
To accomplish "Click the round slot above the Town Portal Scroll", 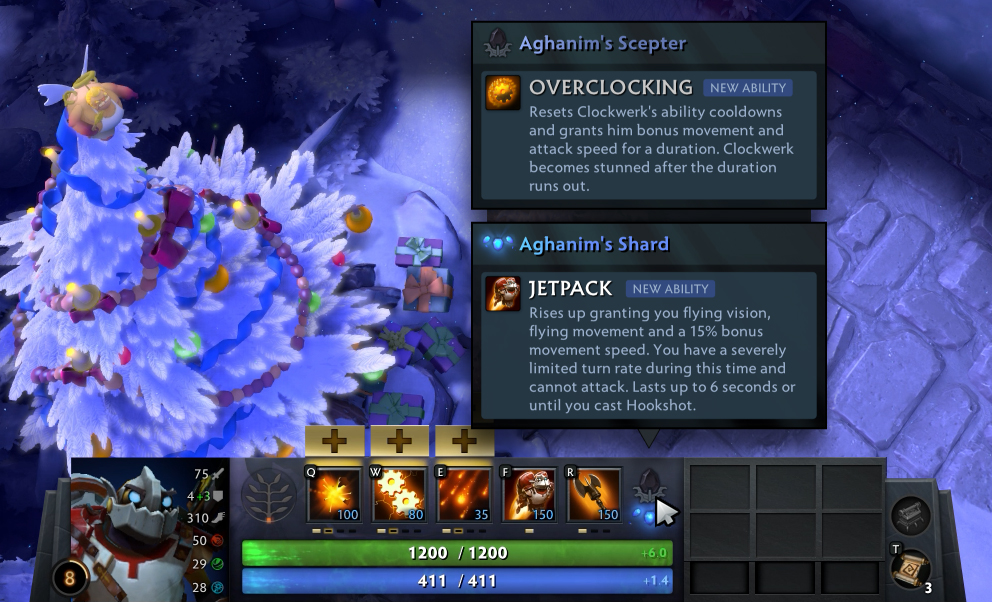I will pos(911,515).
